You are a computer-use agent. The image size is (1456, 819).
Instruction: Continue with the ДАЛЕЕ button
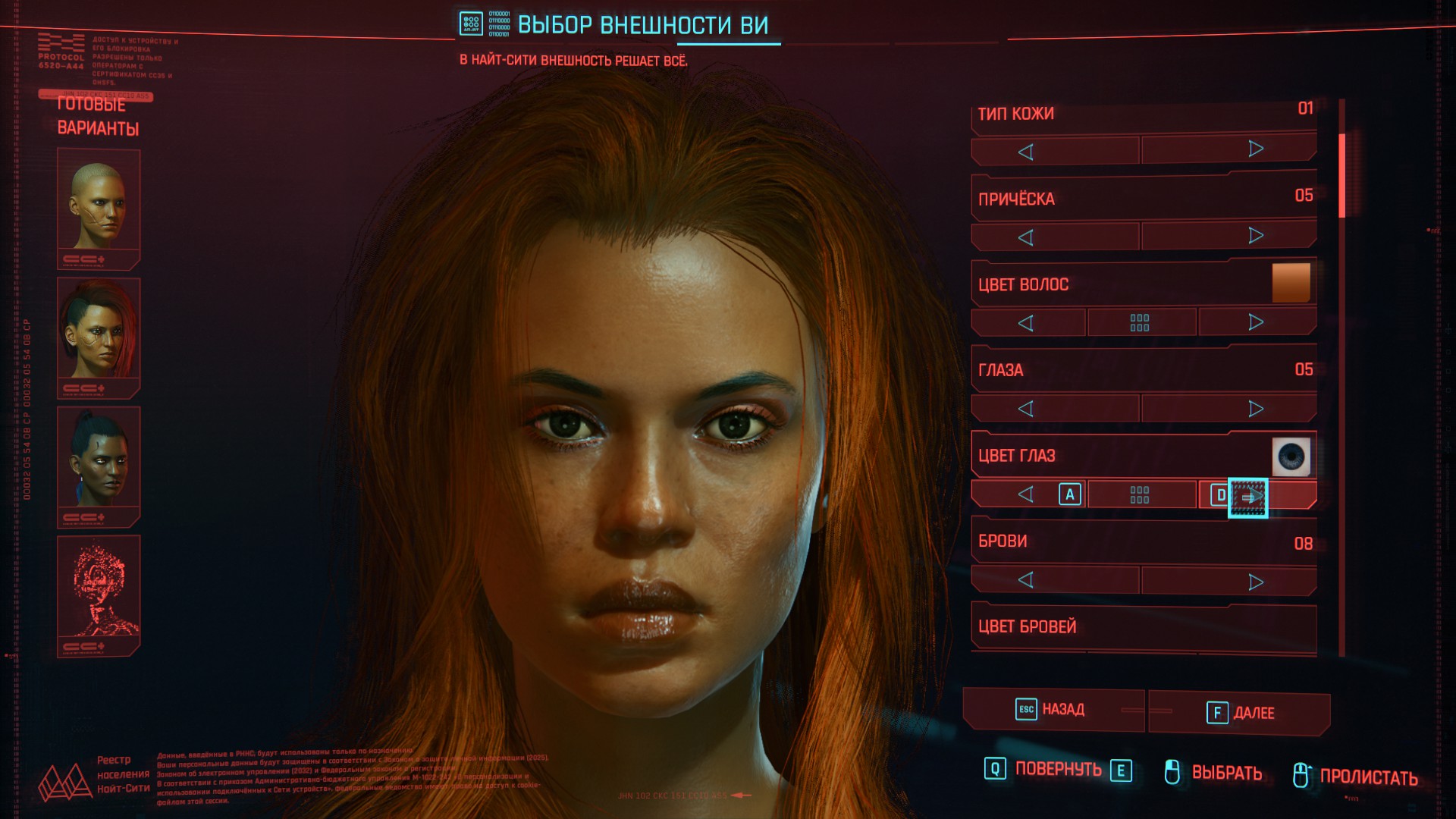click(x=1241, y=713)
